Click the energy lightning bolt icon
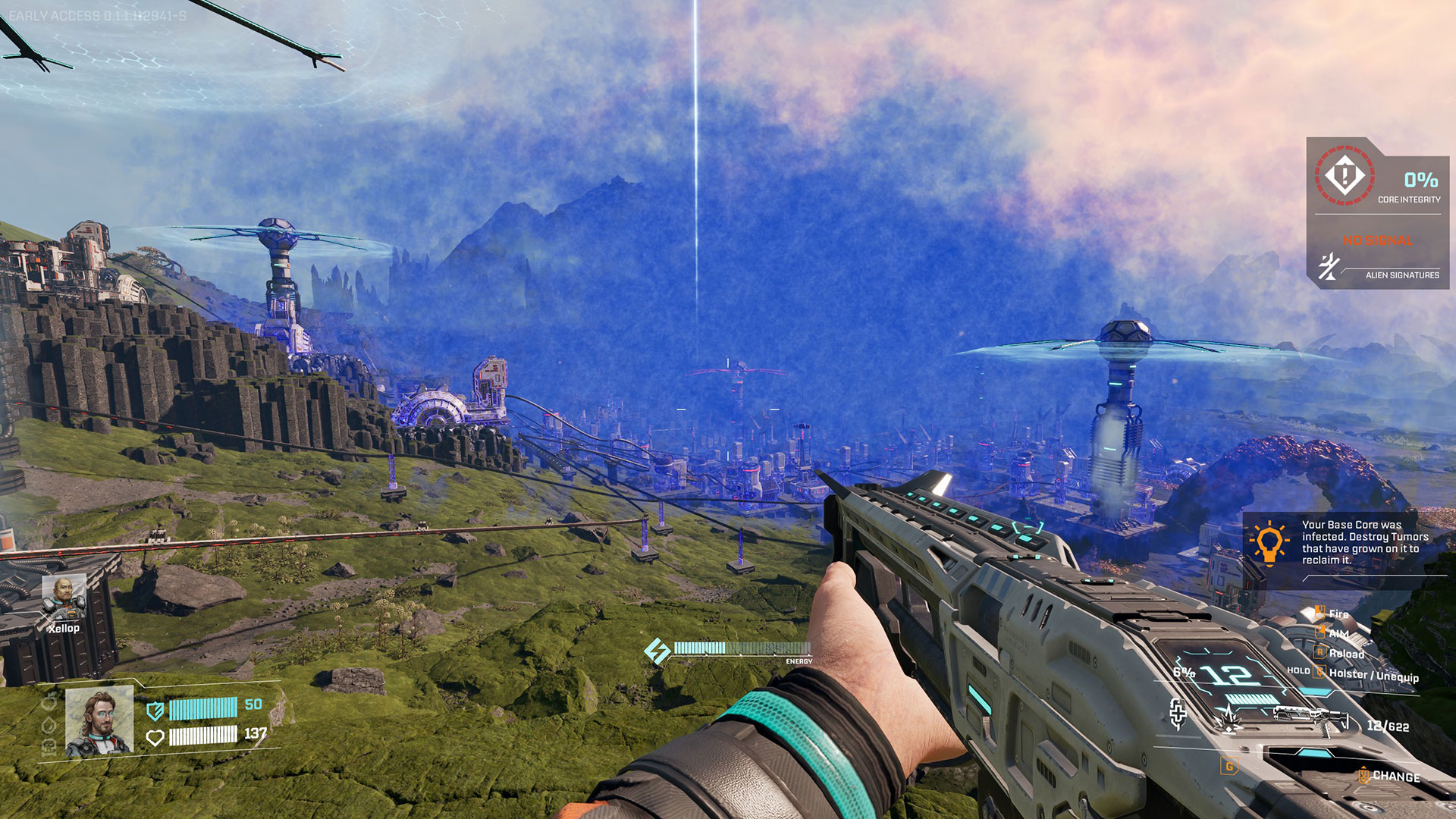This screenshot has width=1456, height=819. [x=657, y=651]
